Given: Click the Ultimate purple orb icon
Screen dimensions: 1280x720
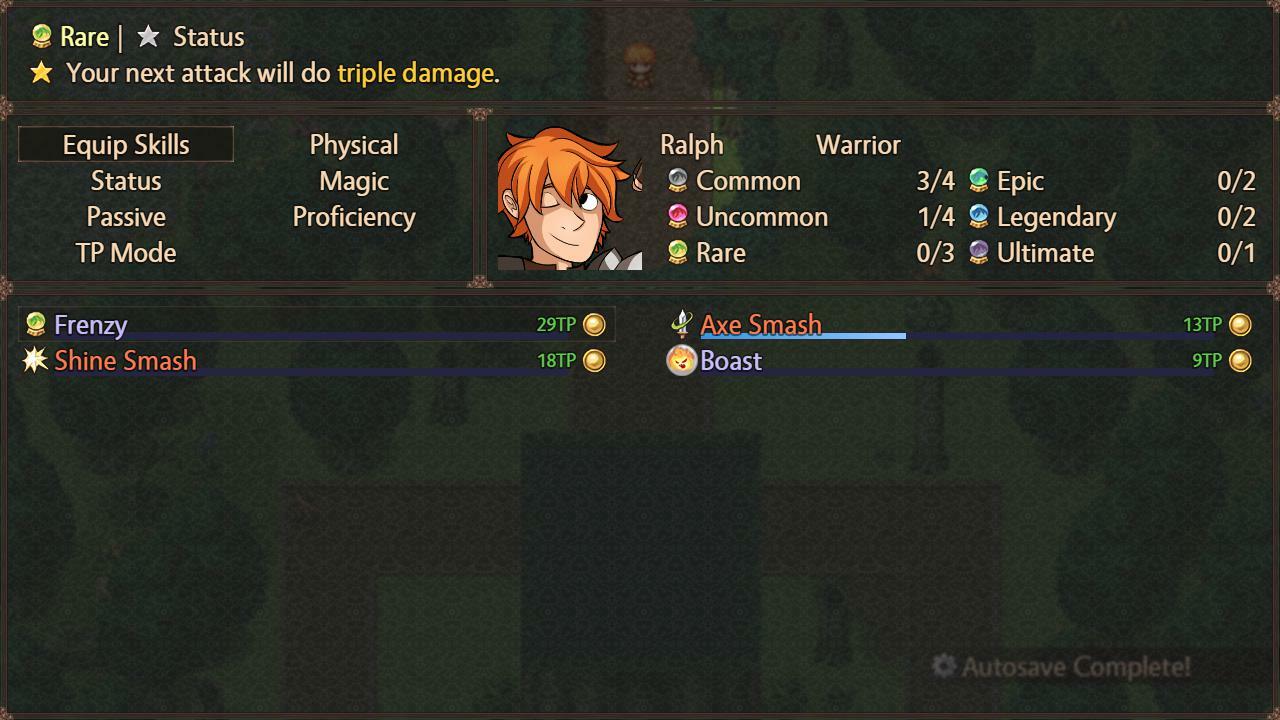Looking at the screenshot, I should coord(976,253).
